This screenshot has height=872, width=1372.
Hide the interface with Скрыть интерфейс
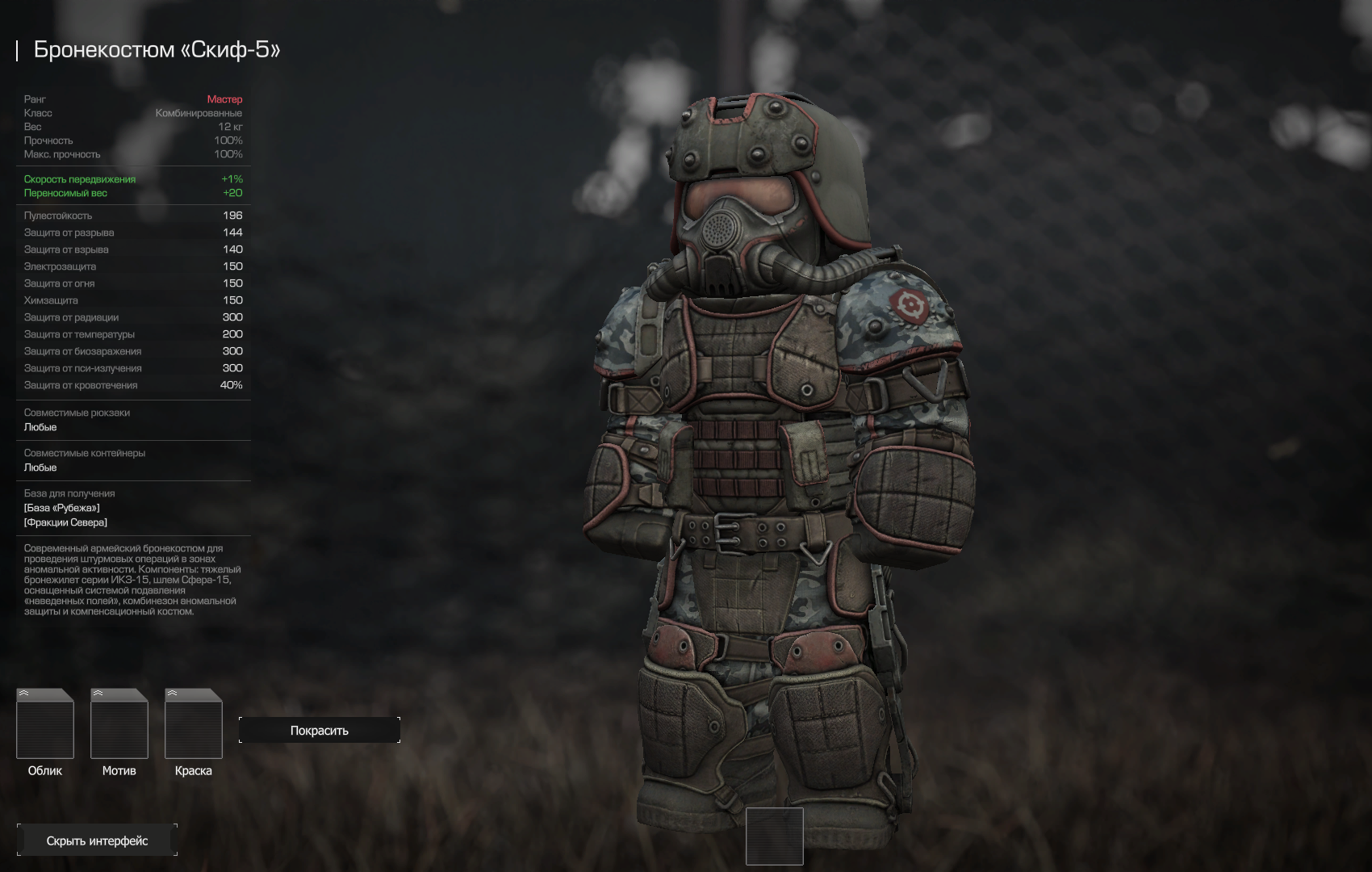click(97, 841)
